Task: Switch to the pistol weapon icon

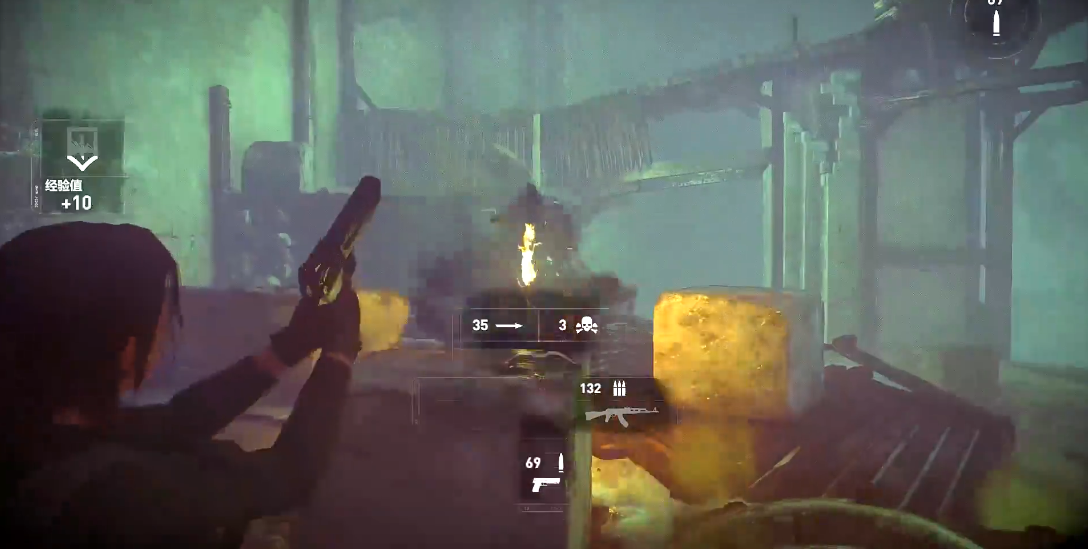Action: (x=545, y=485)
